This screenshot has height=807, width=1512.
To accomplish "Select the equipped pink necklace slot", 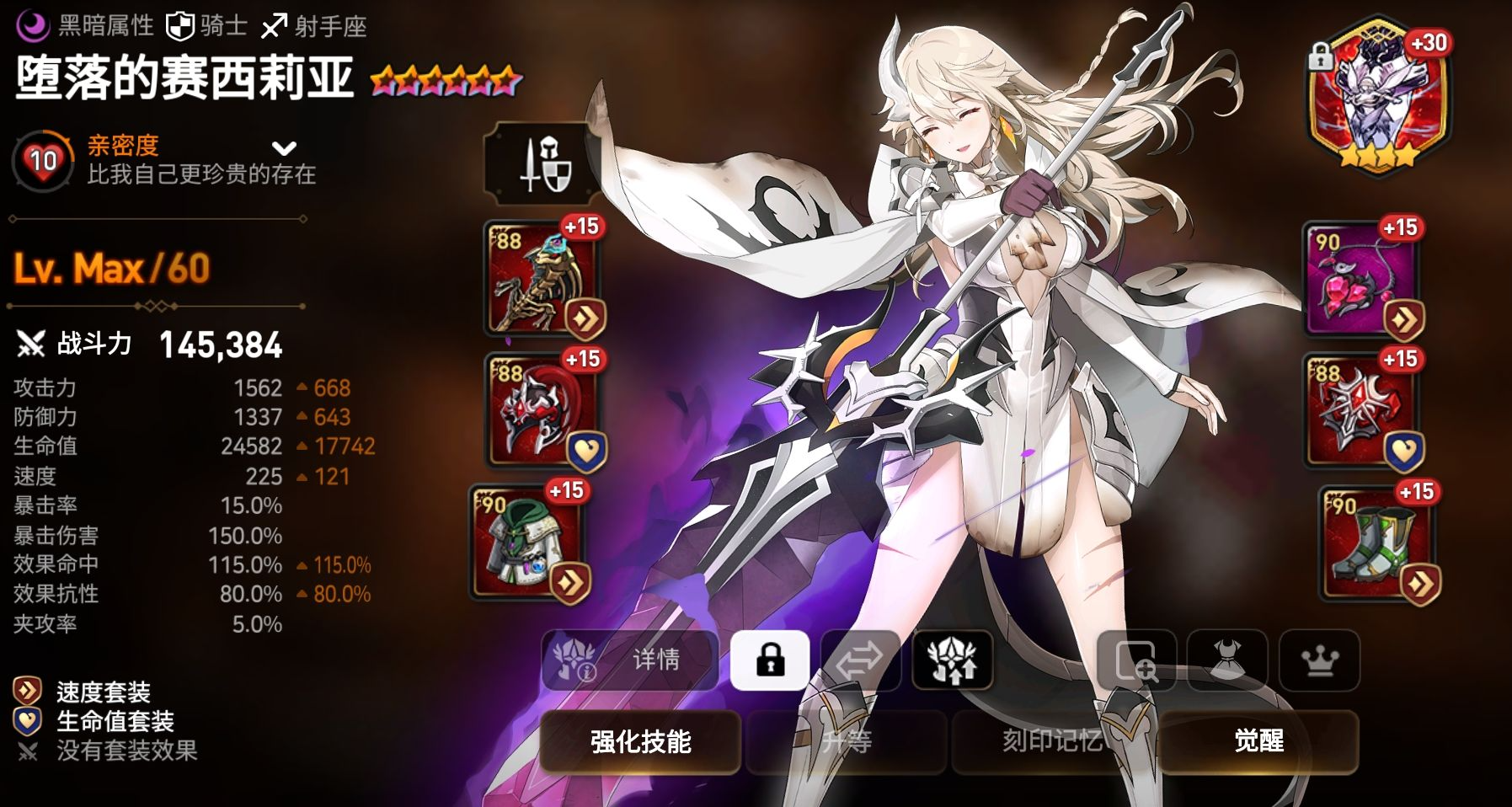I will click(x=1360, y=279).
